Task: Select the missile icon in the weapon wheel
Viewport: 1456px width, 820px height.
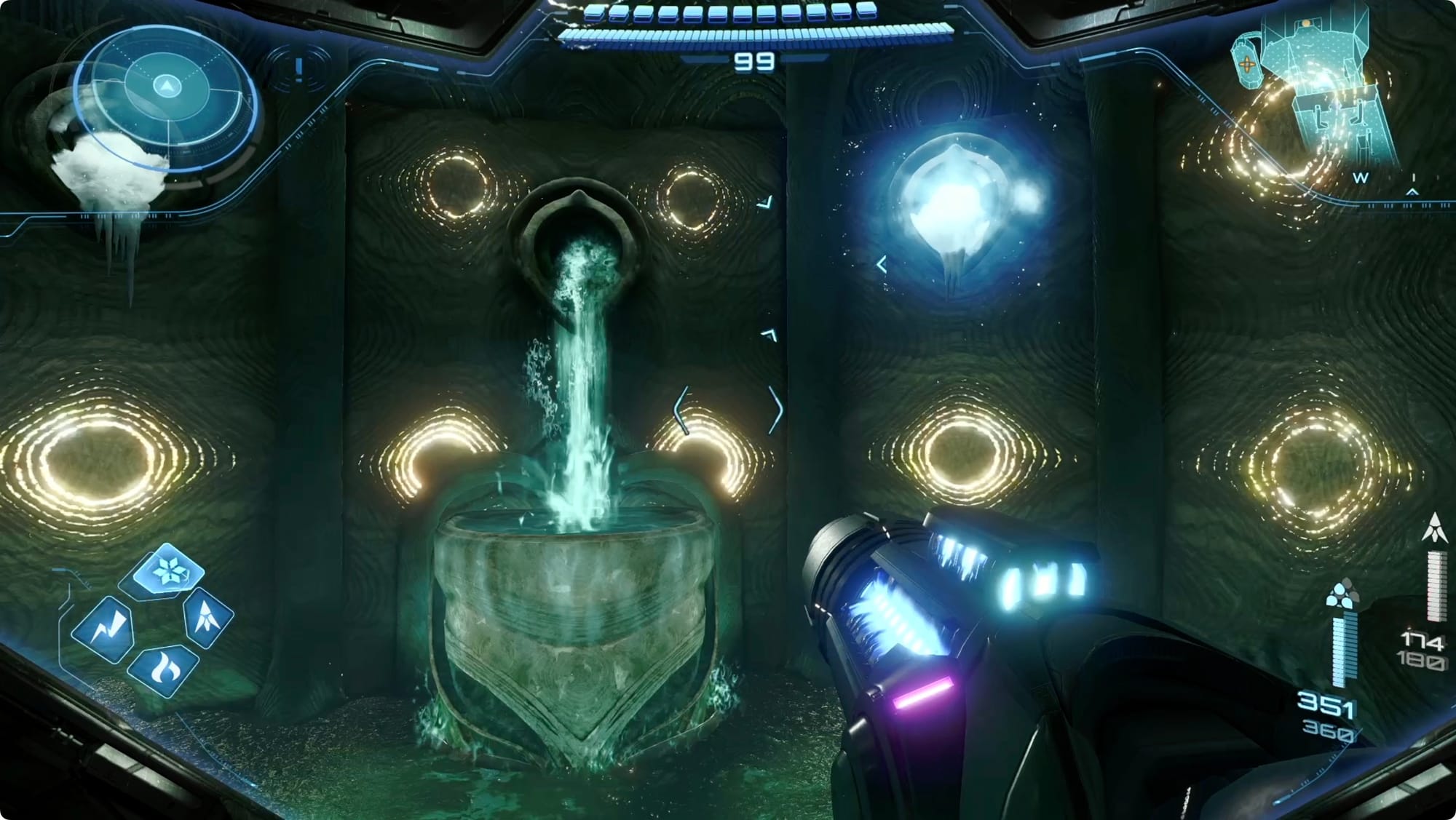Action: point(206,617)
